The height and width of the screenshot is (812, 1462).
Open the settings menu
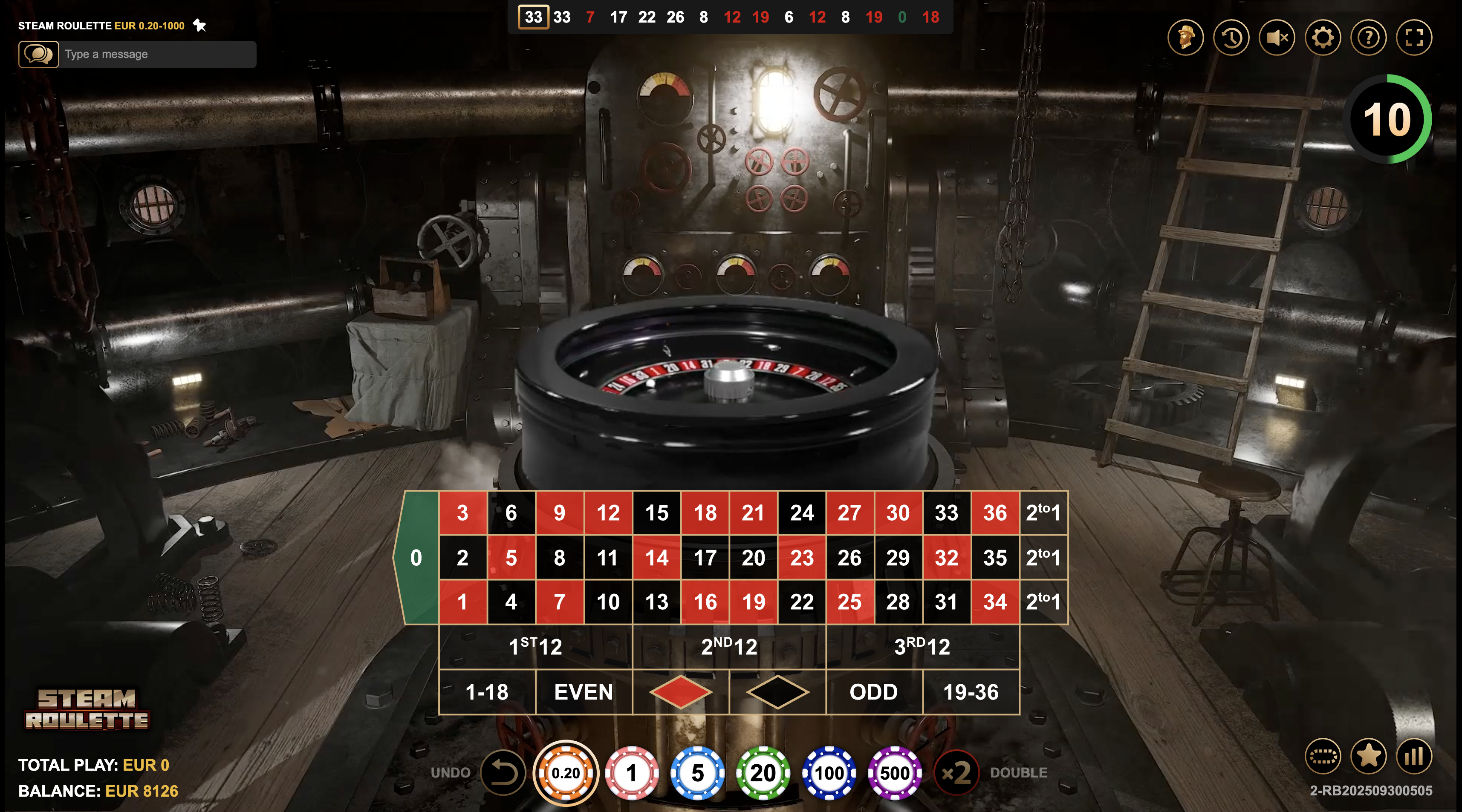1323,37
